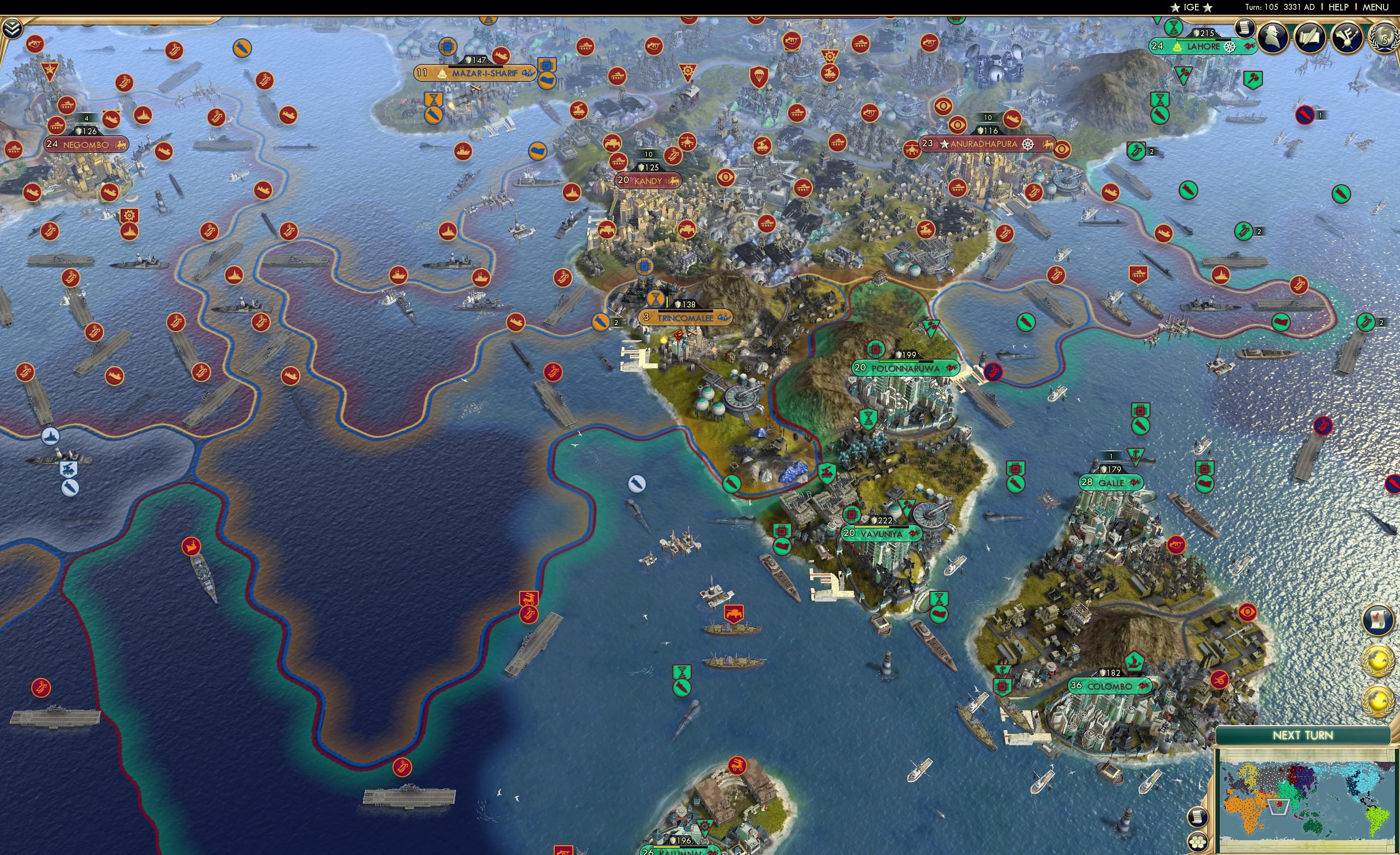Open HELP from the top bar
The width and height of the screenshot is (1400, 855).
(1339, 7)
